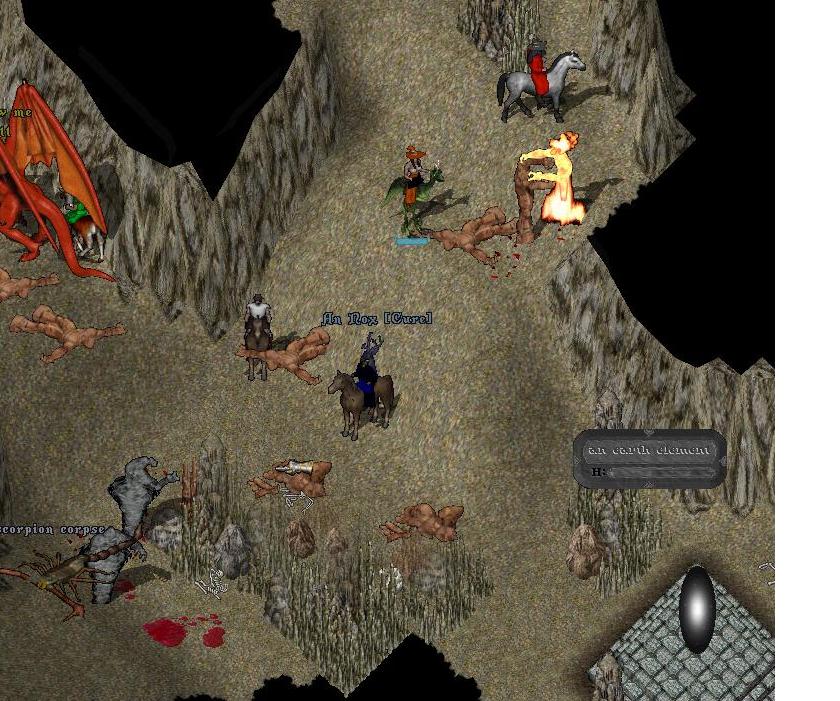Select the earth elemental status bar
Screen dimensions: 840x701
tap(650, 459)
